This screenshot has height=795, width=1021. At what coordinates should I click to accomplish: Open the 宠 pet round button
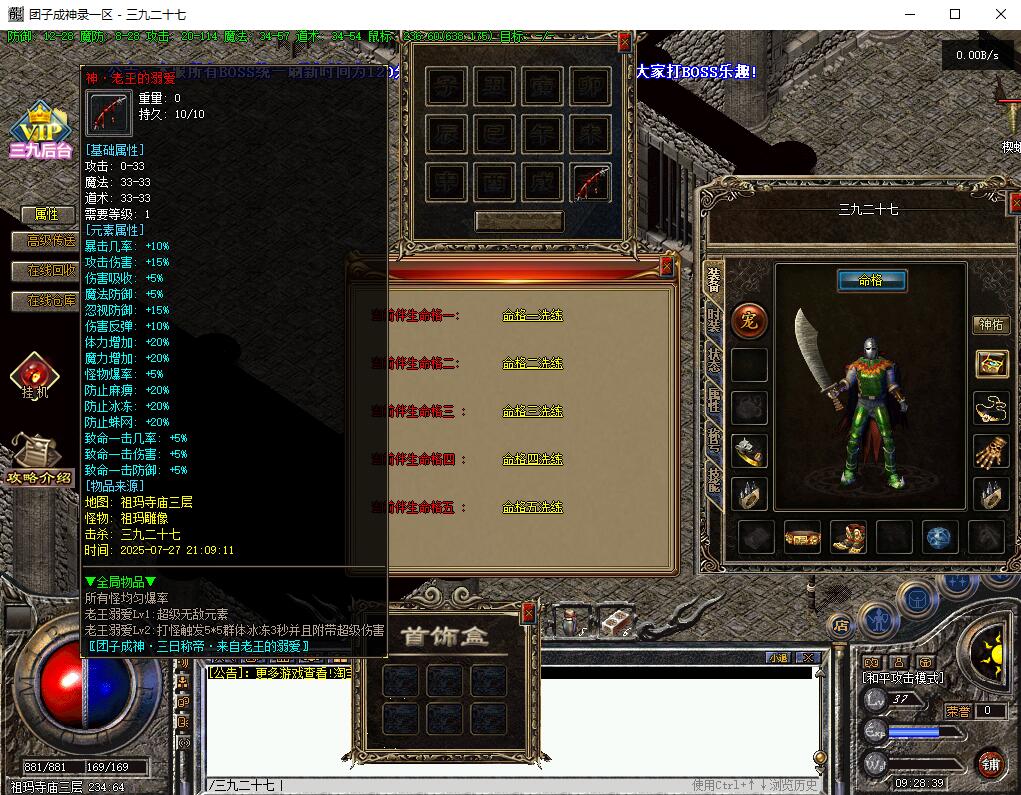pyautogui.click(x=749, y=320)
